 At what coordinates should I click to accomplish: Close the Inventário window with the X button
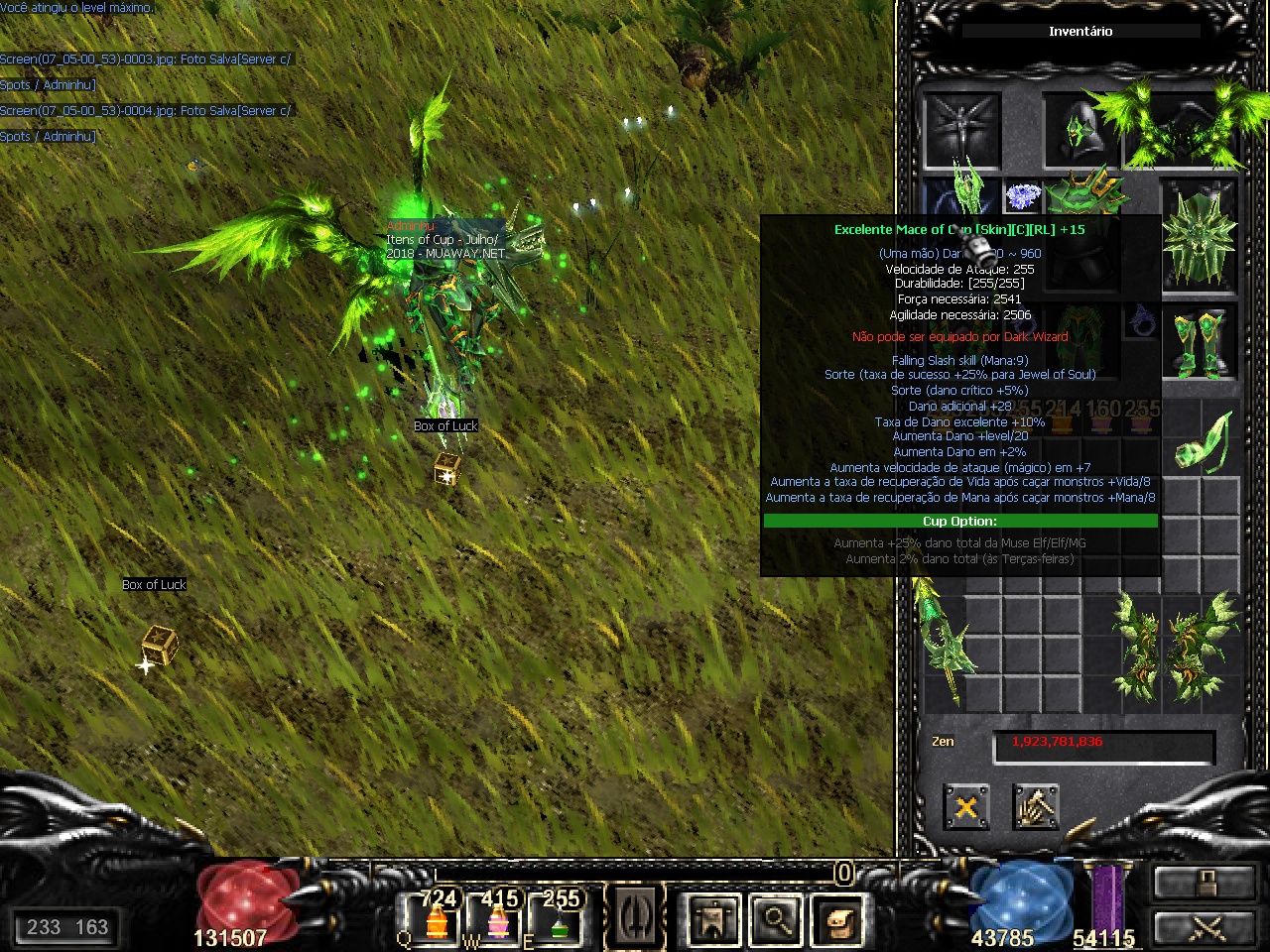[965, 807]
